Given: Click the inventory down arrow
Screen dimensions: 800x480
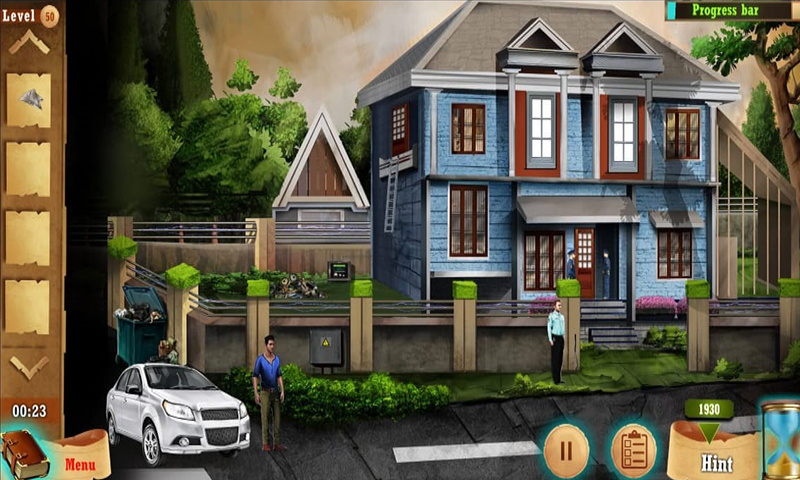Looking at the screenshot, I should pos(29,366).
